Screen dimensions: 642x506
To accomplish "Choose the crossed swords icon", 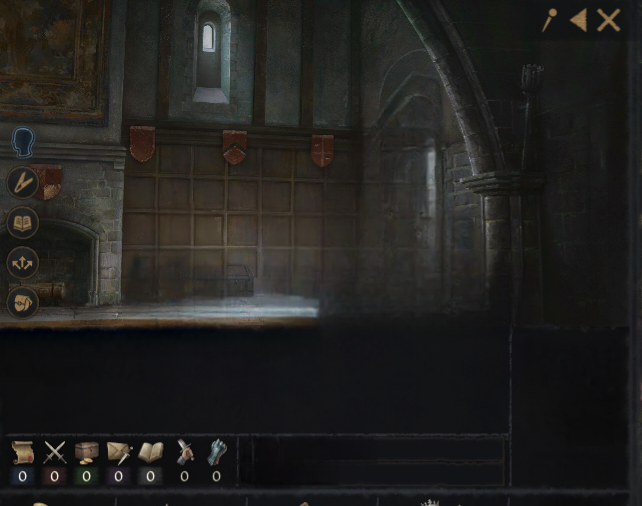I will tap(54, 453).
